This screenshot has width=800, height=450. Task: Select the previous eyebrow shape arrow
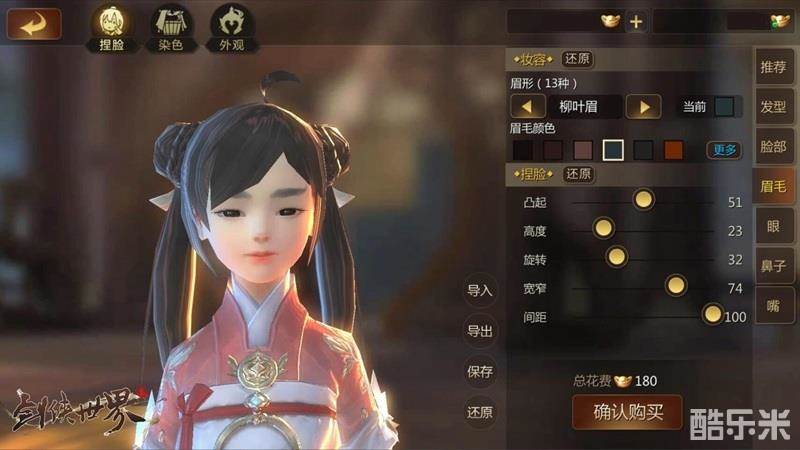click(527, 106)
